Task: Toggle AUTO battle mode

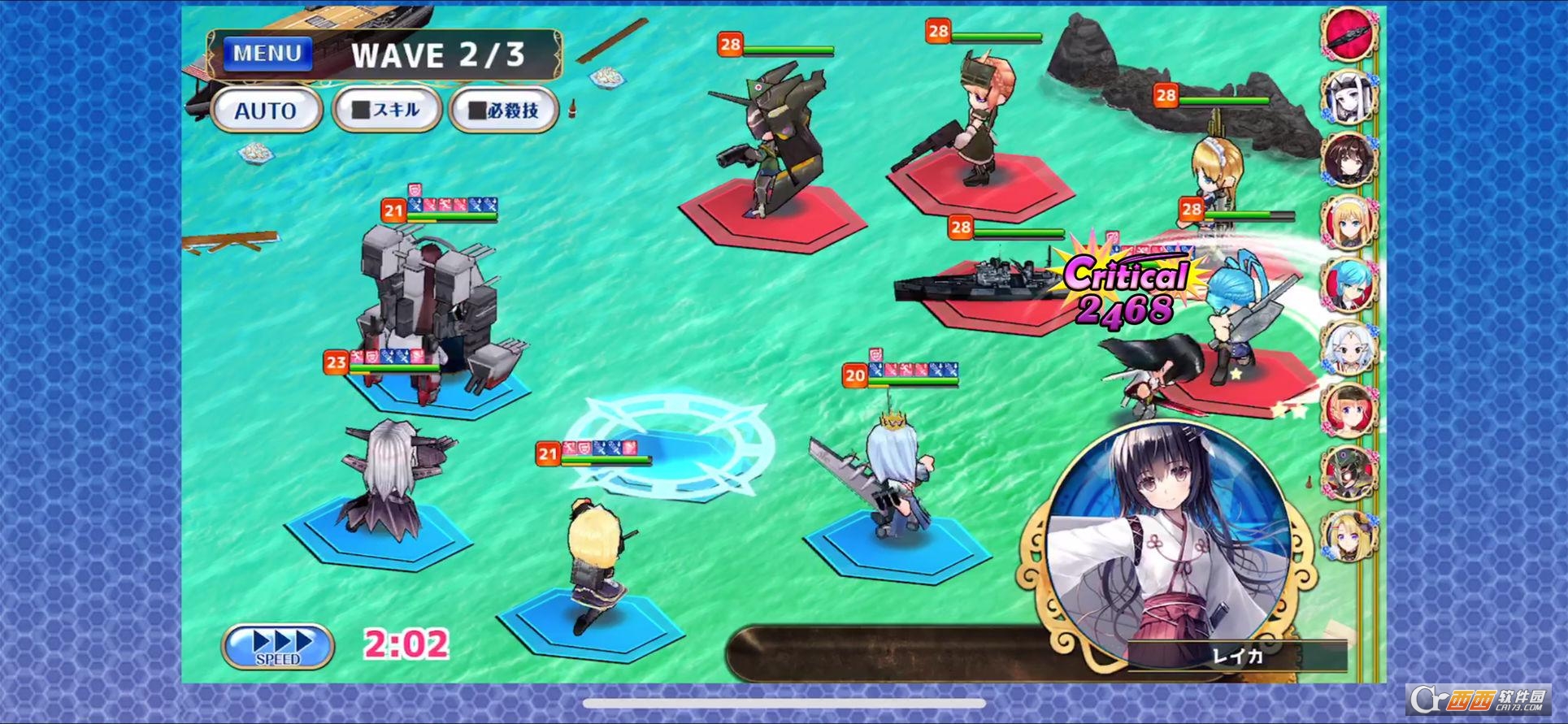Action: point(266,111)
